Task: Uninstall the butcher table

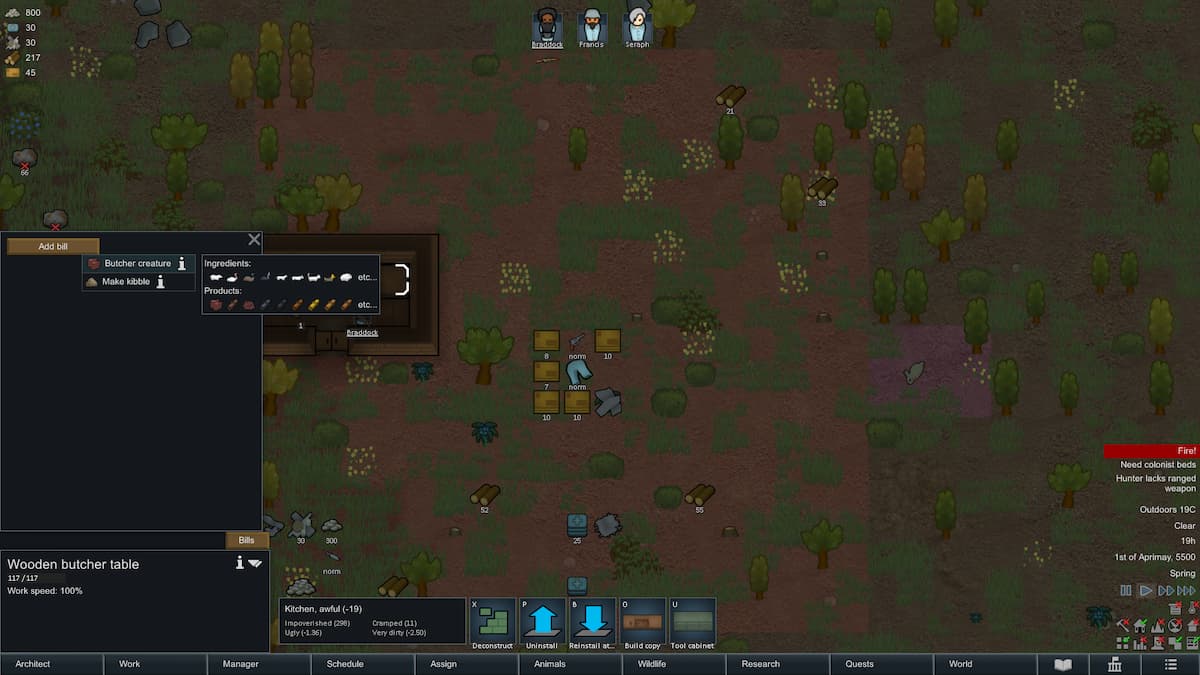Action: pos(542,623)
